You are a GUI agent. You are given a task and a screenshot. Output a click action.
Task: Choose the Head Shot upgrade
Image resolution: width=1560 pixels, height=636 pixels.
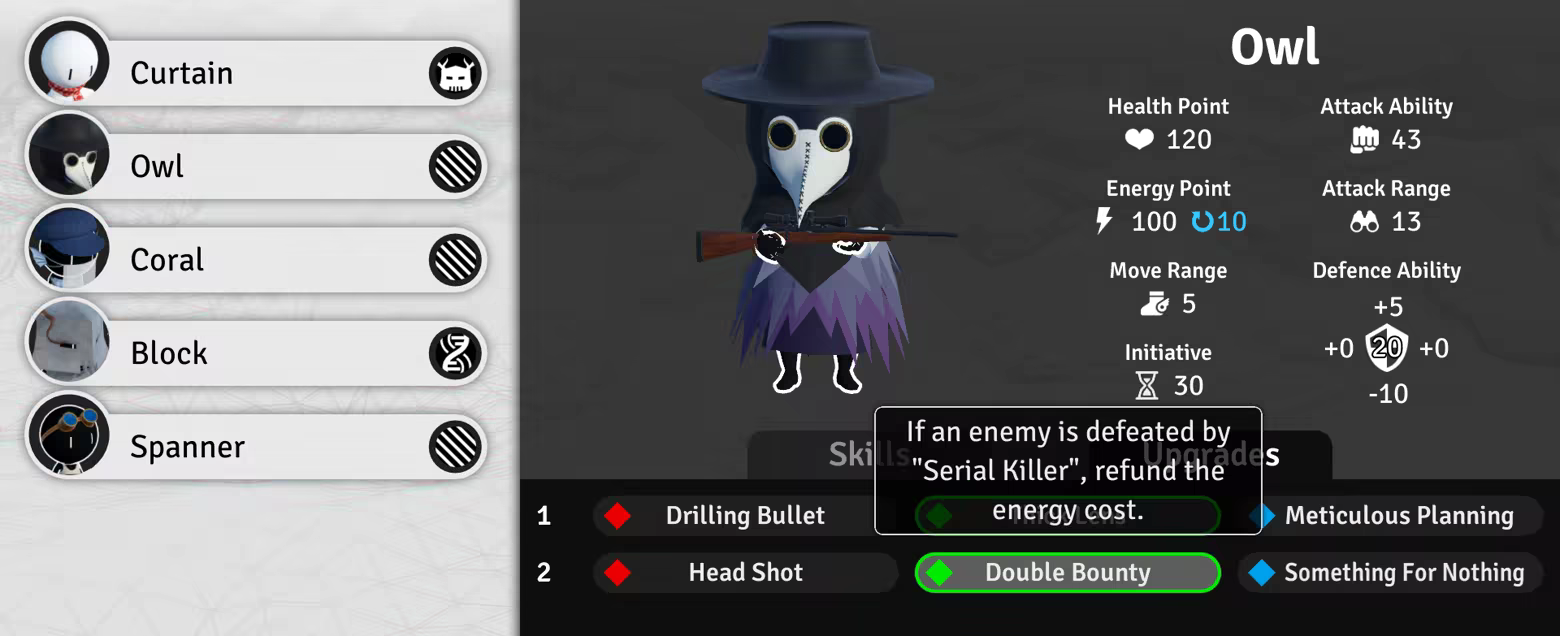[745, 573]
